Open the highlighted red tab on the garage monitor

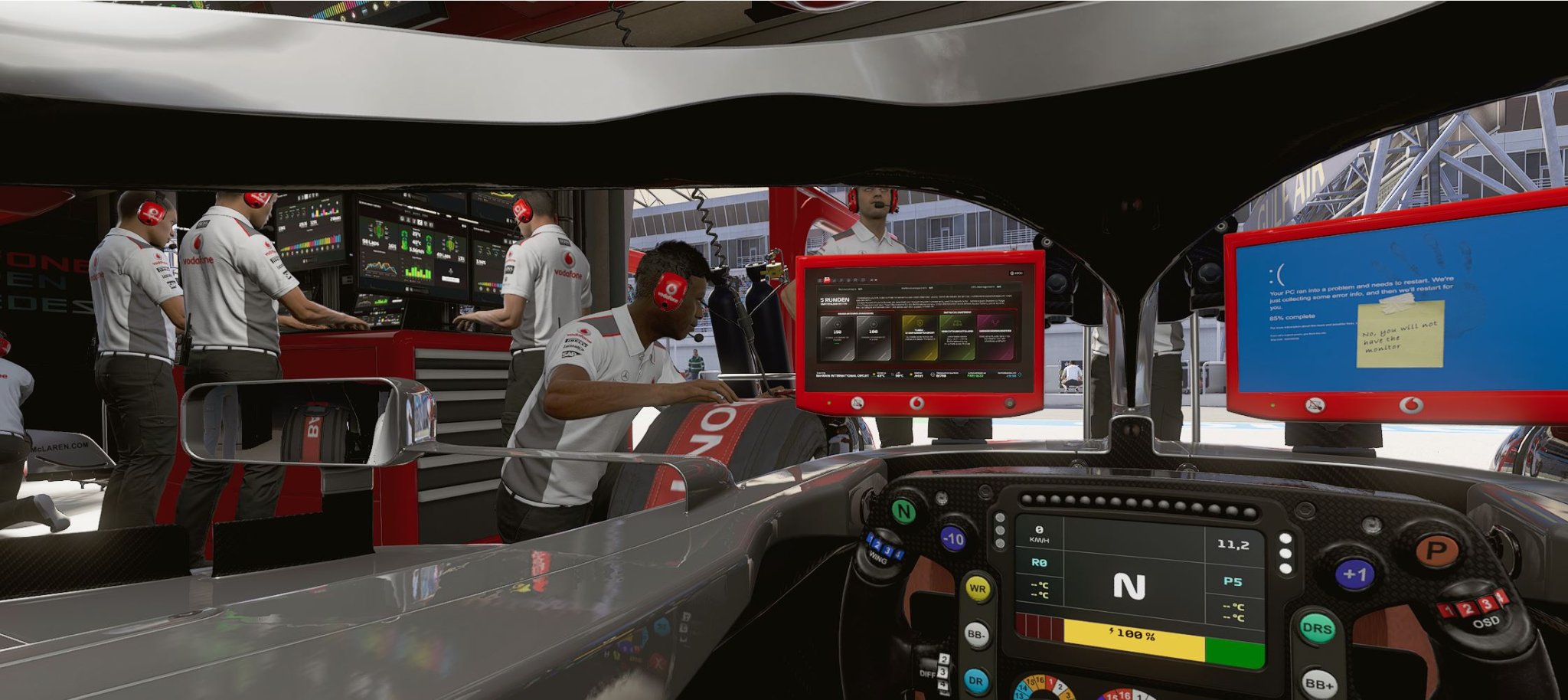827,280
